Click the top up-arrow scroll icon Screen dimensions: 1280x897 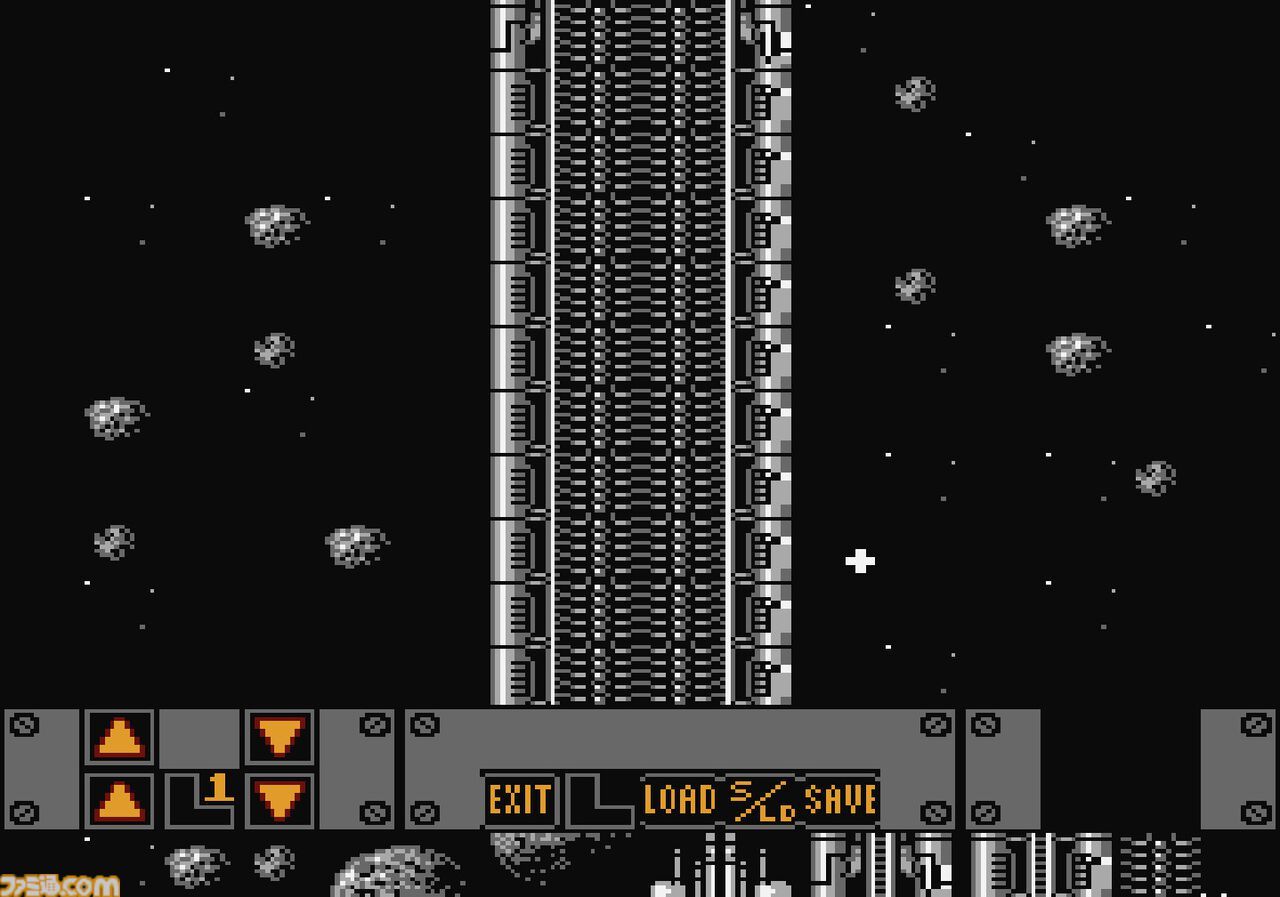pyautogui.click(x=118, y=738)
